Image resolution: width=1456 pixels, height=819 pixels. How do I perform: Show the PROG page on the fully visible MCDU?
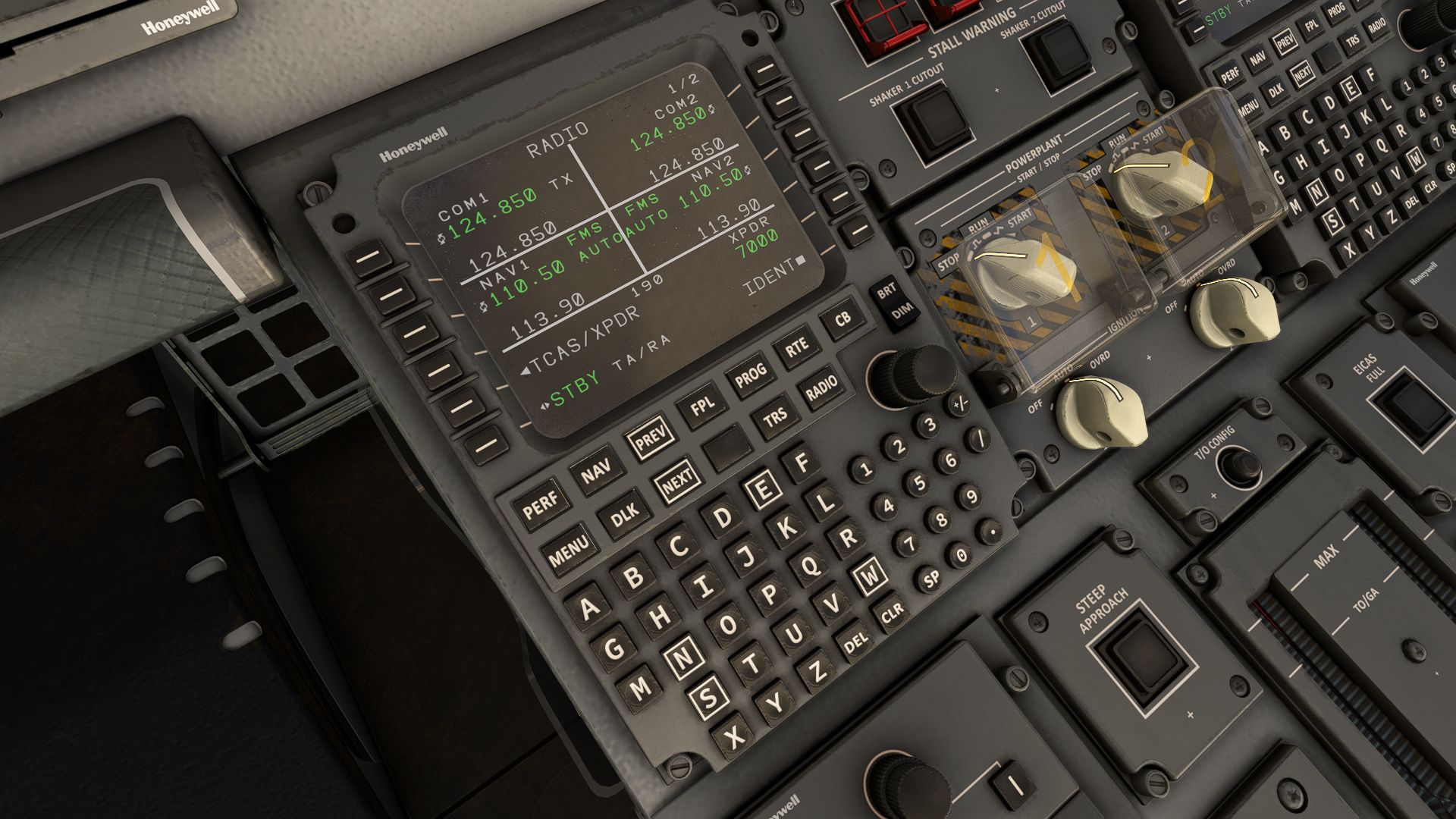tap(750, 377)
